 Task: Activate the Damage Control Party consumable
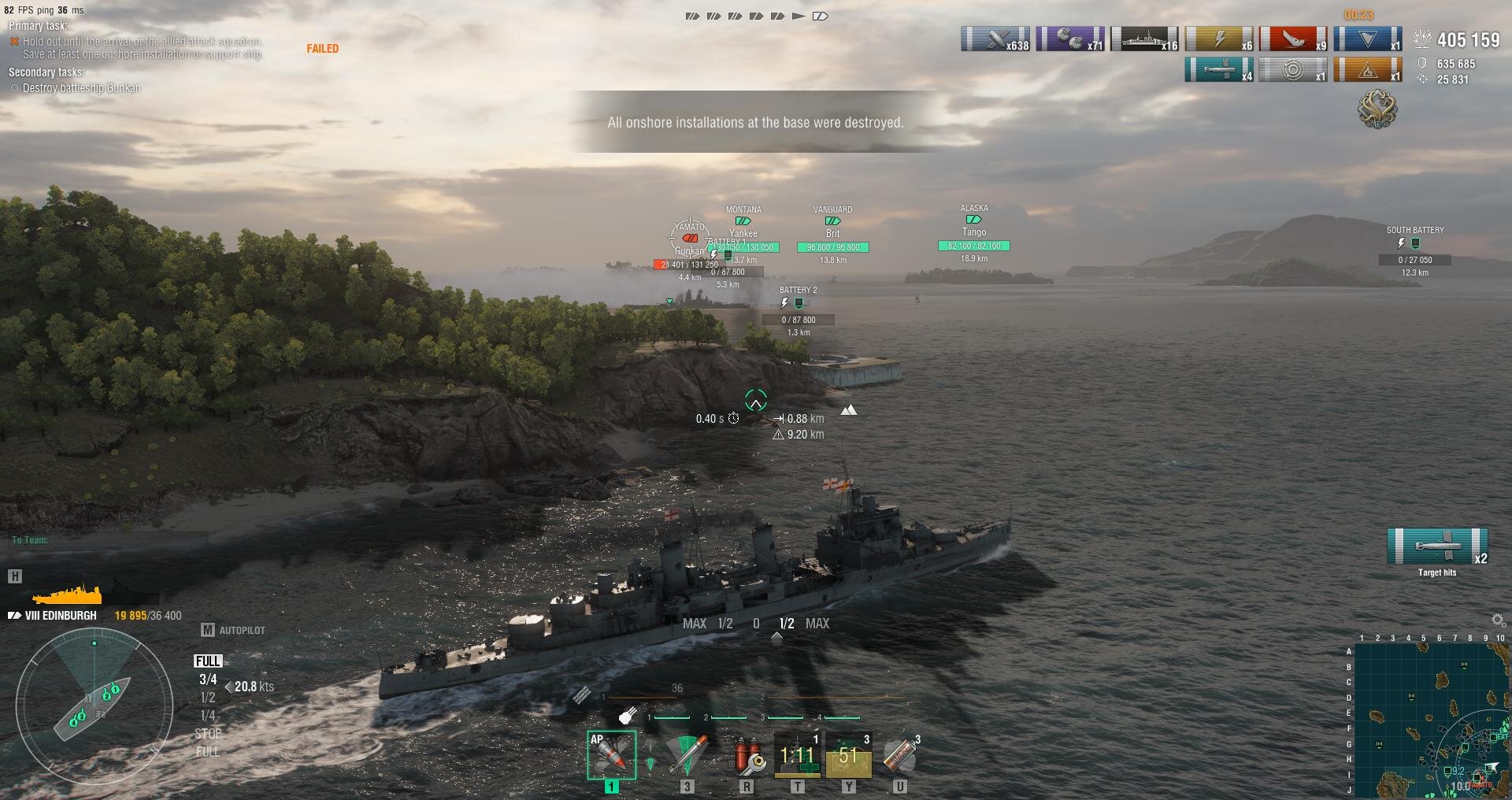[x=747, y=754]
